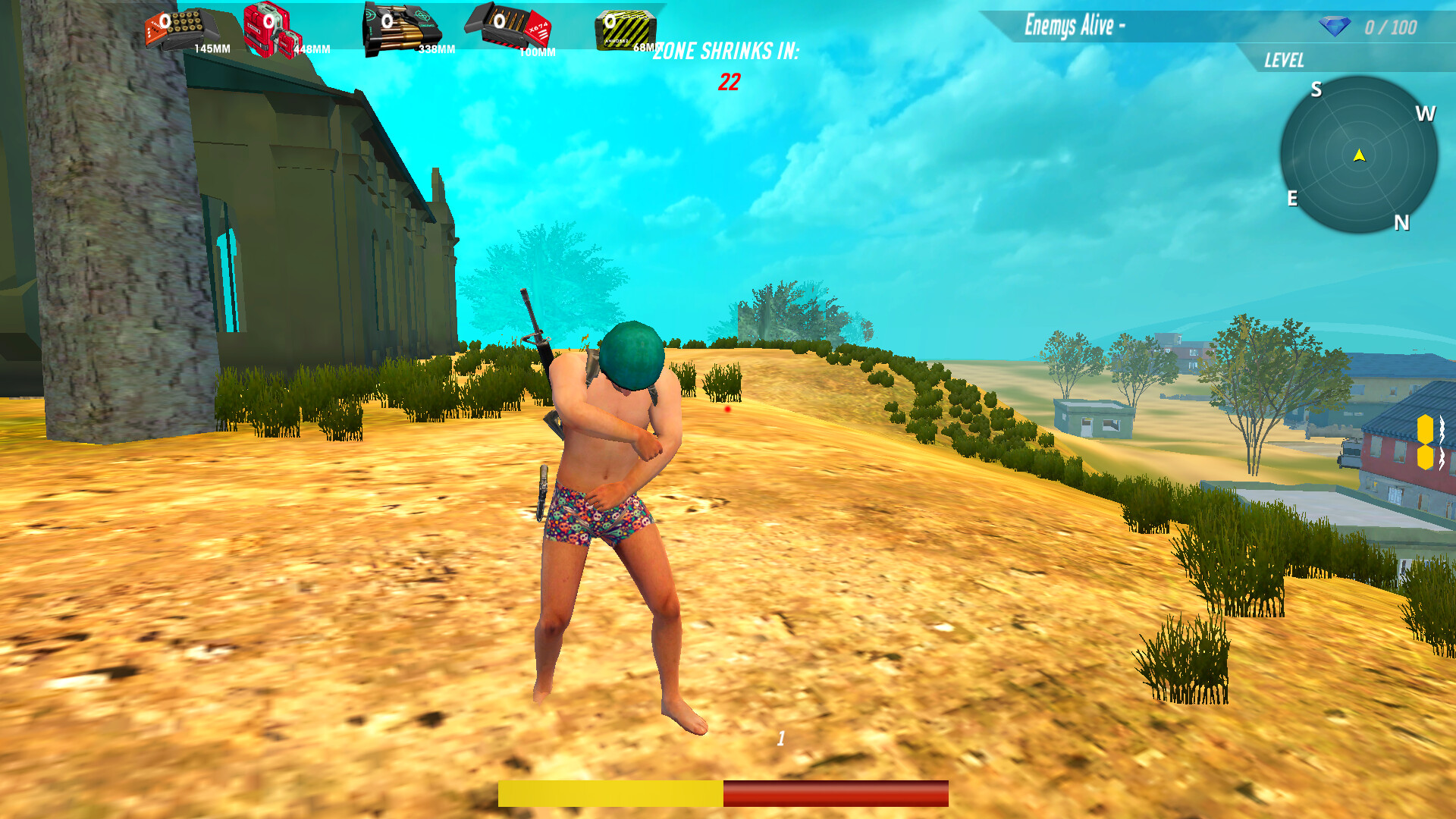Click the yellow compass arrow pointer

1358,154
